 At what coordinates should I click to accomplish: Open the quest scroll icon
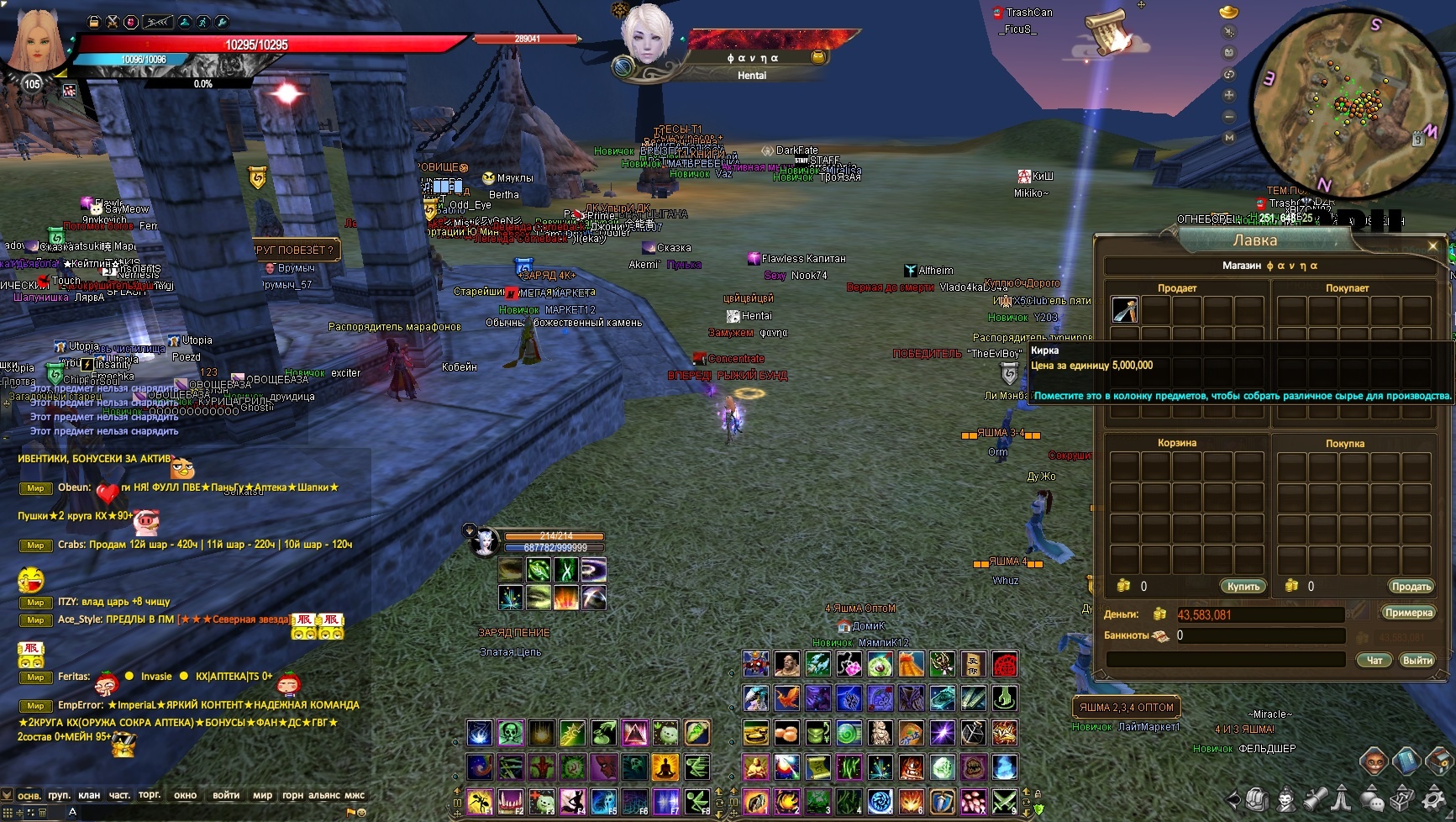[1107, 34]
